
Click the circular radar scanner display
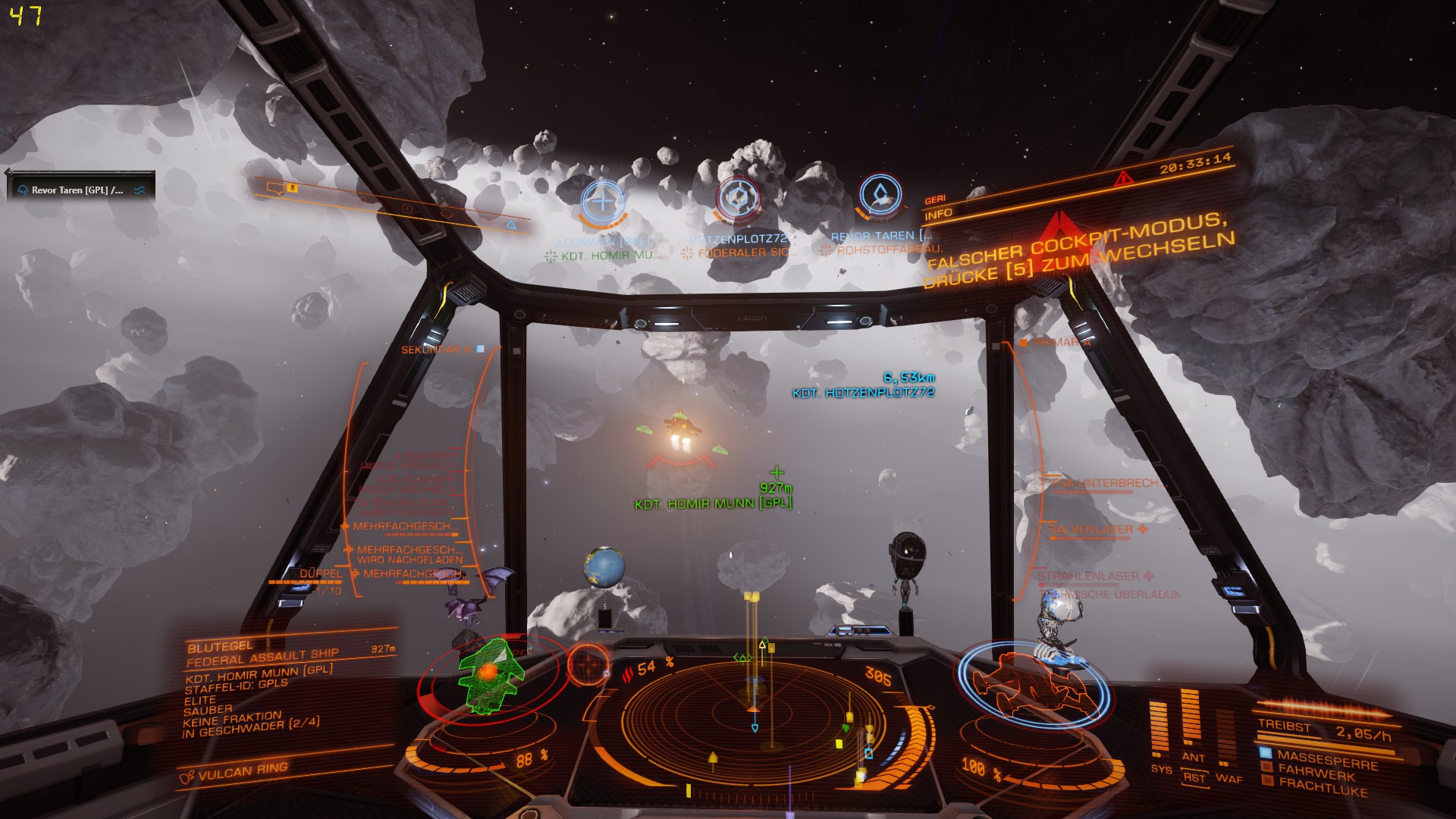coord(755,717)
